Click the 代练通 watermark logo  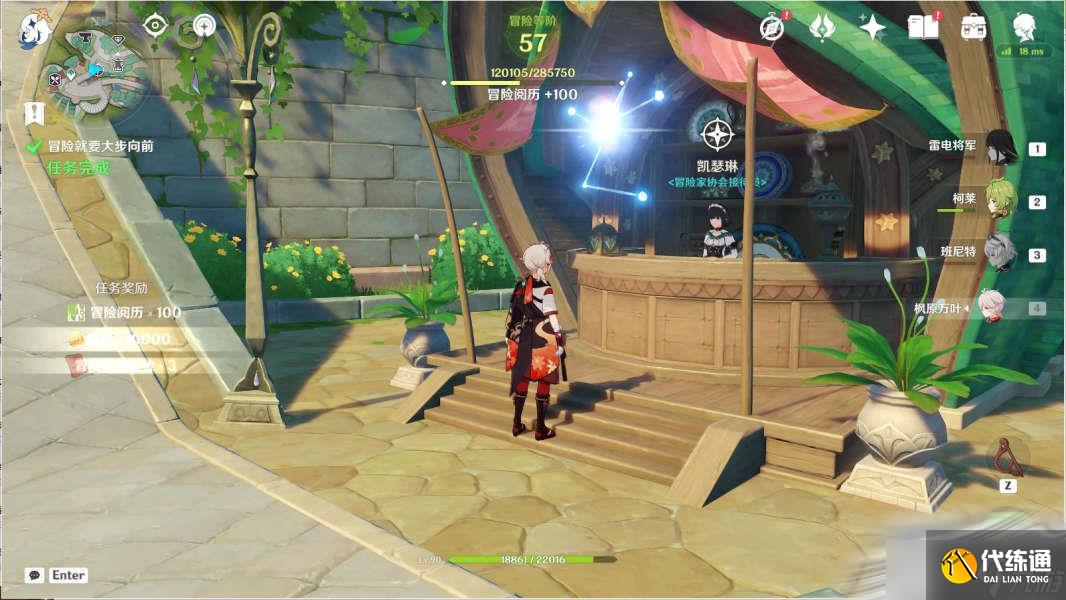click(994, 565)
